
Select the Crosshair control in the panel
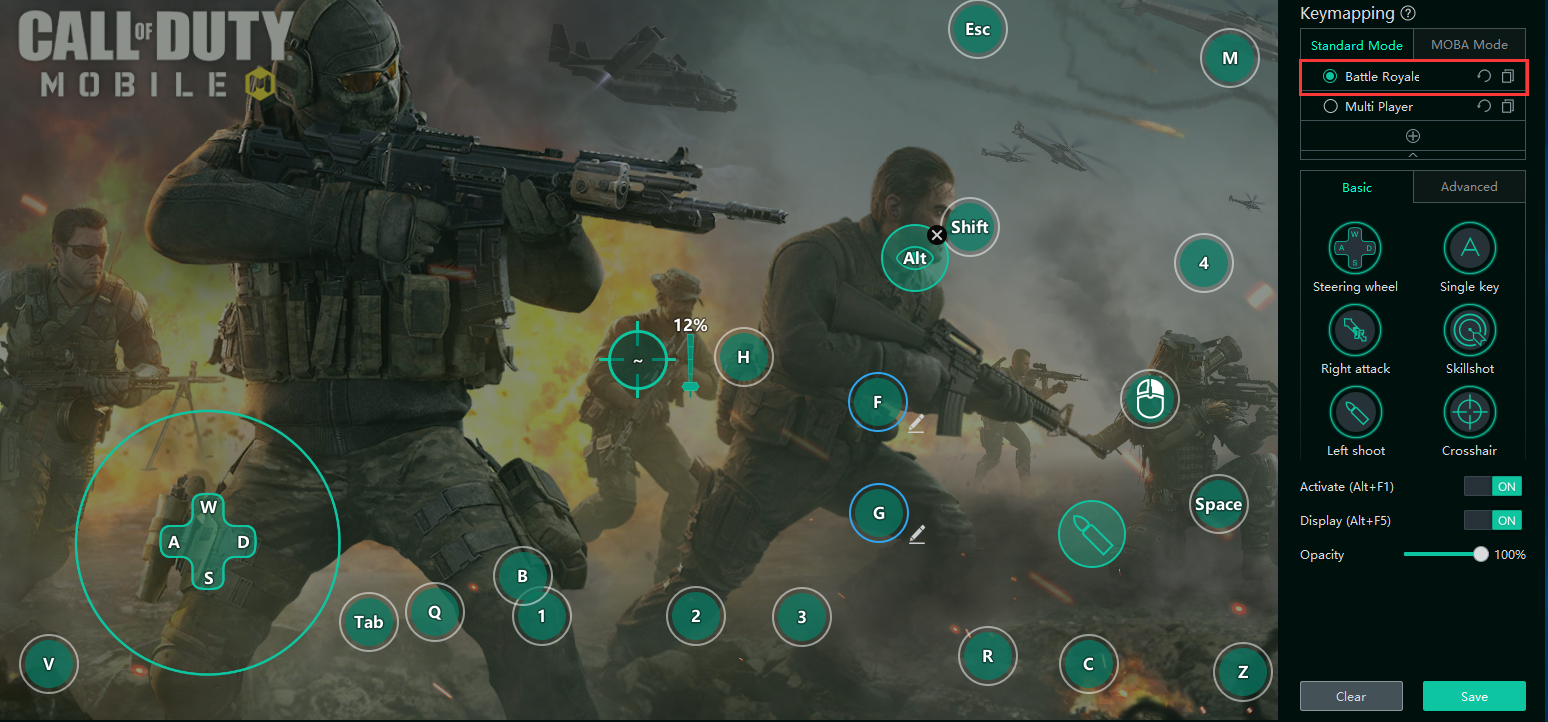(1469, 411)
